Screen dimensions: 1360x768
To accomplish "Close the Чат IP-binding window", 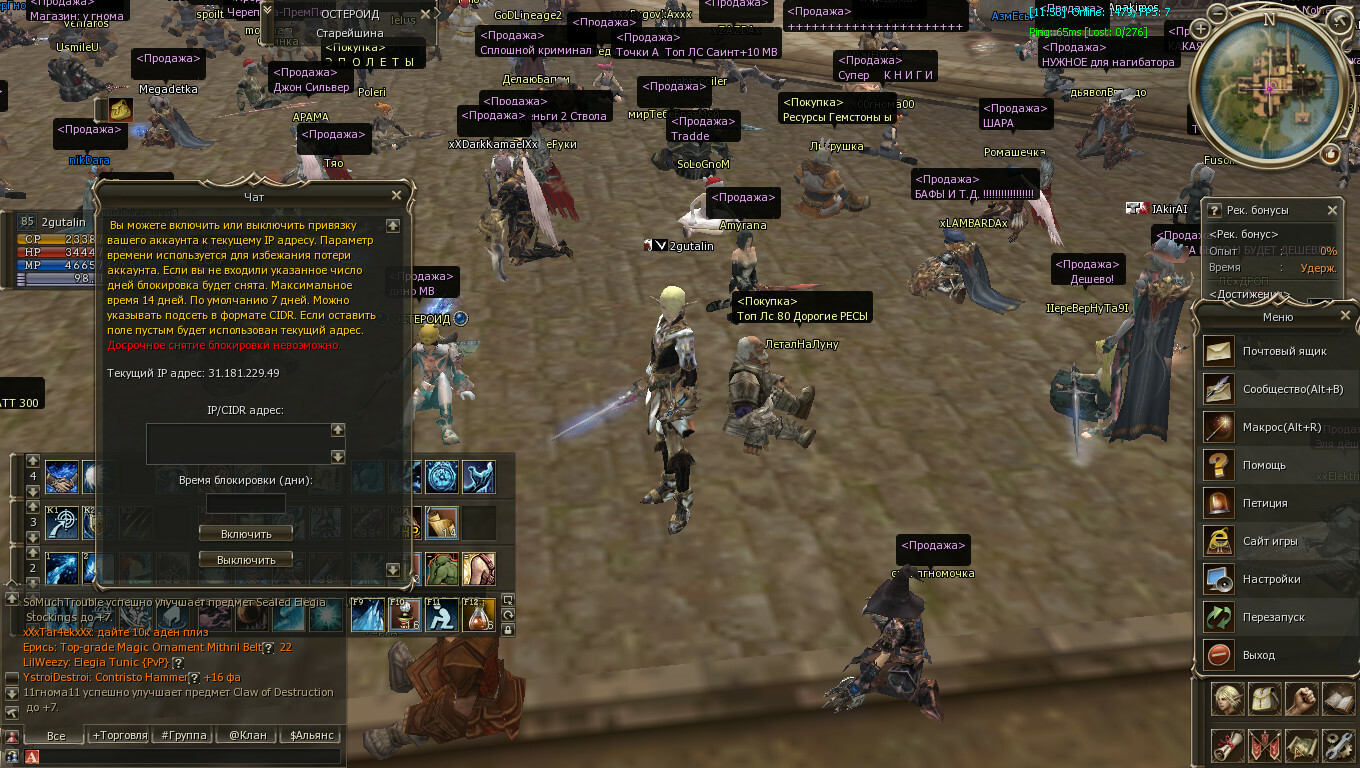I will (396, 196).
